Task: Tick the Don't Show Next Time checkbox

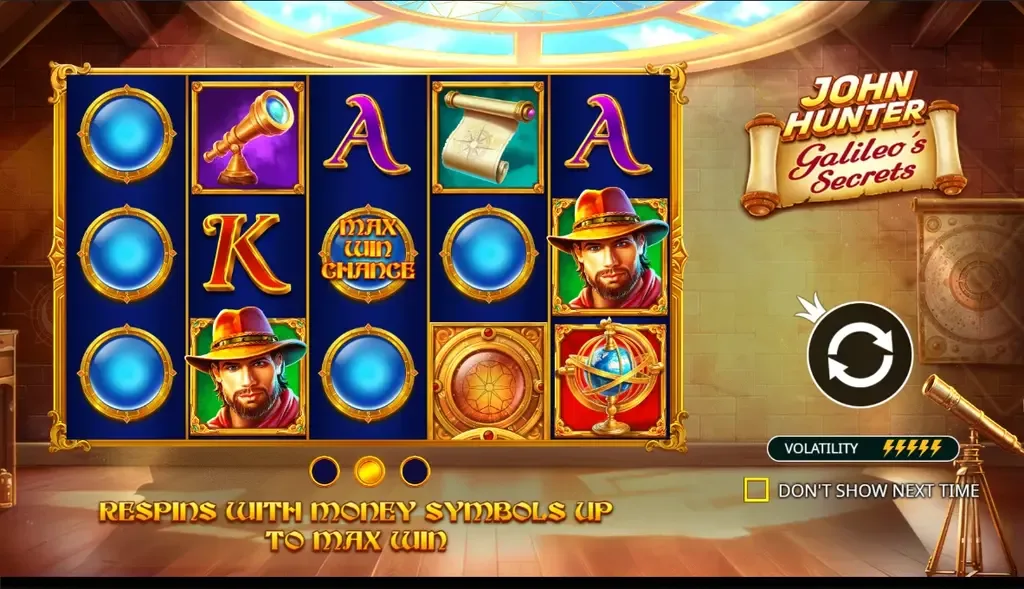Action: coord(757,490)
